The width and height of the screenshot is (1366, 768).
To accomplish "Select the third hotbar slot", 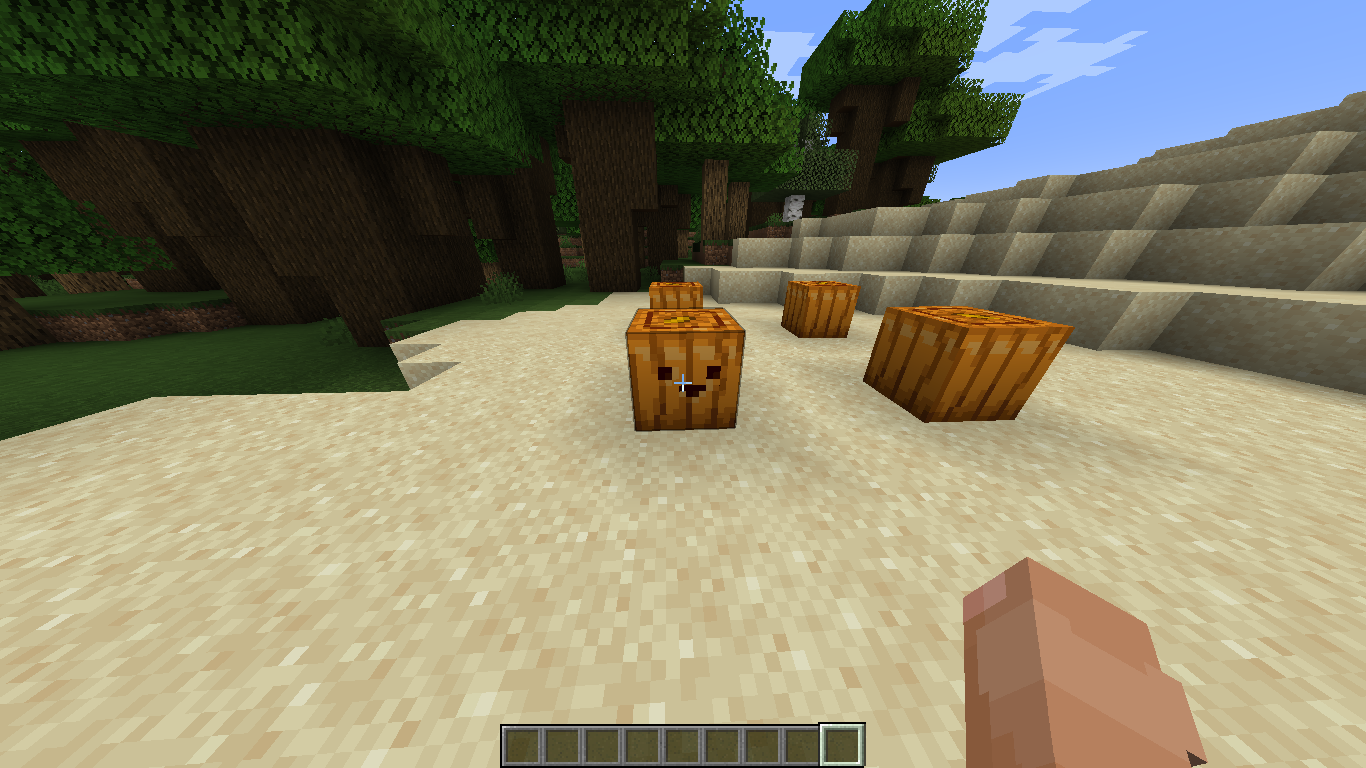I will pyautogui.click(x=602, y=742).
